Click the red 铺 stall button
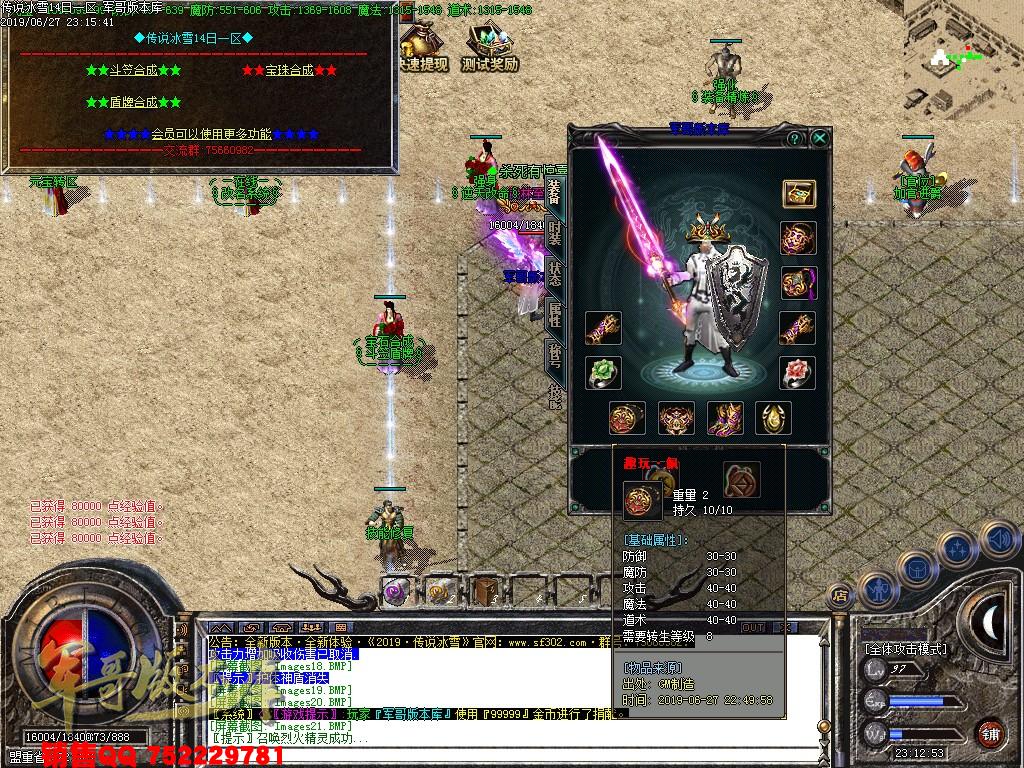Image resolution: width=1024 pixels, height=768 pixels. click(x=990, y=733)
